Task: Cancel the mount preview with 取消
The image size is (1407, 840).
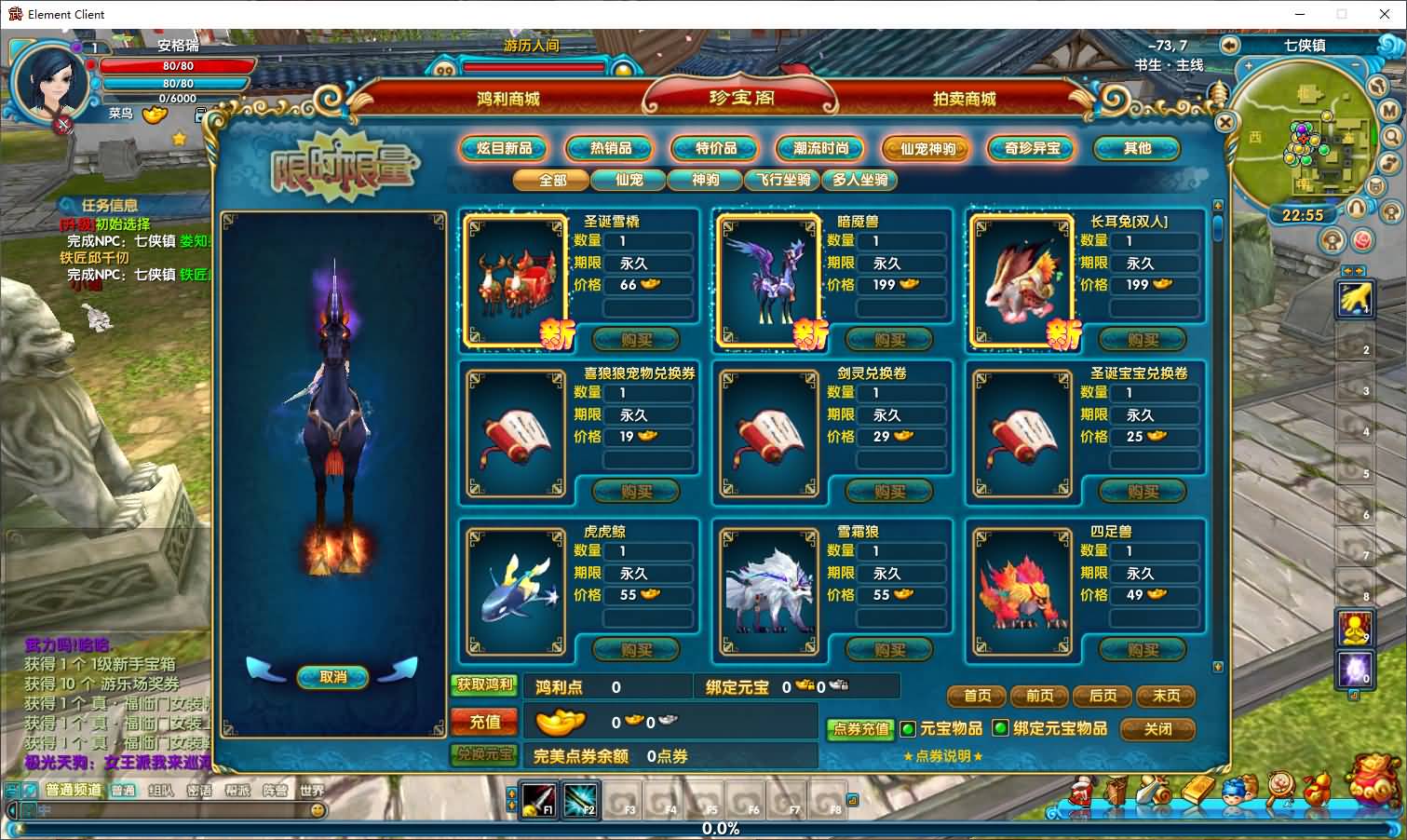Action: coord(332,677)
